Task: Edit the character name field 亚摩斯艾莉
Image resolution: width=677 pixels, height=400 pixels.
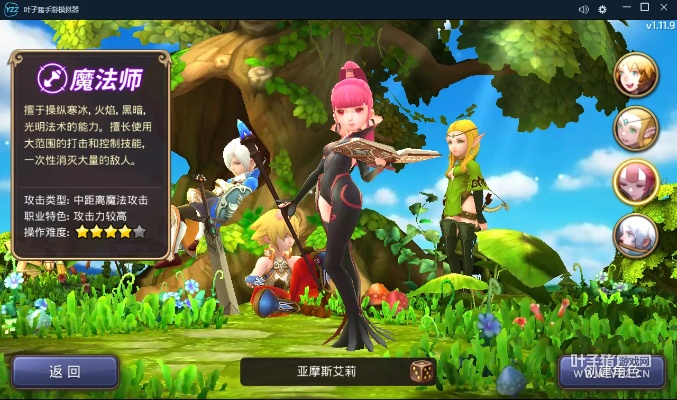Action: click(x=325, y=372)
